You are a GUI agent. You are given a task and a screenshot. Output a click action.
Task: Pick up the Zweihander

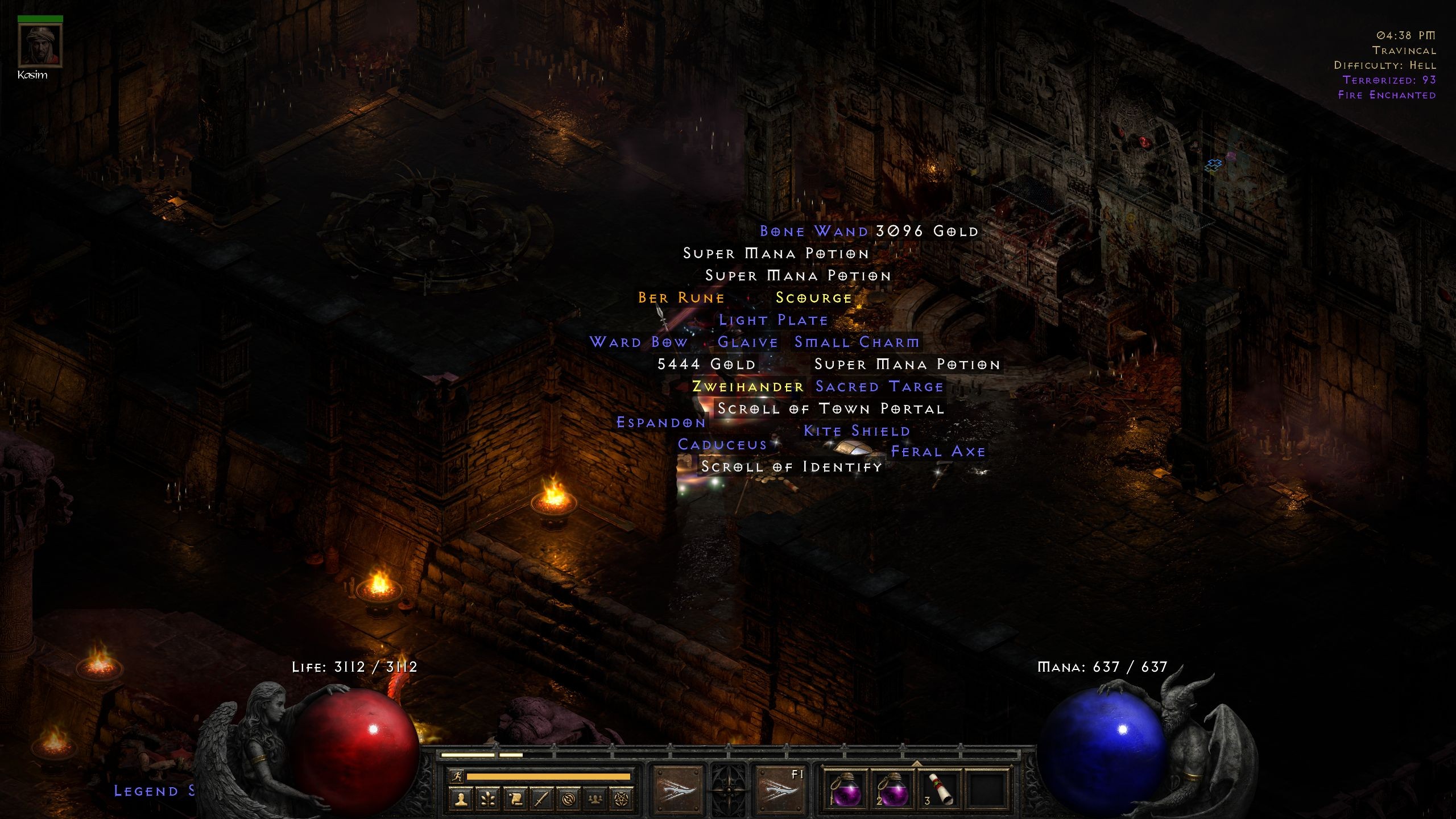pos(746,386)
